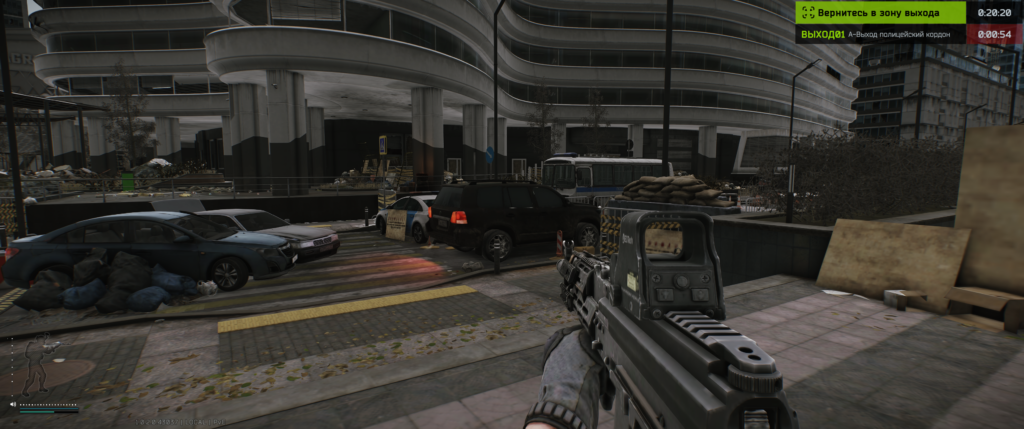
Task: Click the speaker noise level icon
Action: [x=12, y=405]
